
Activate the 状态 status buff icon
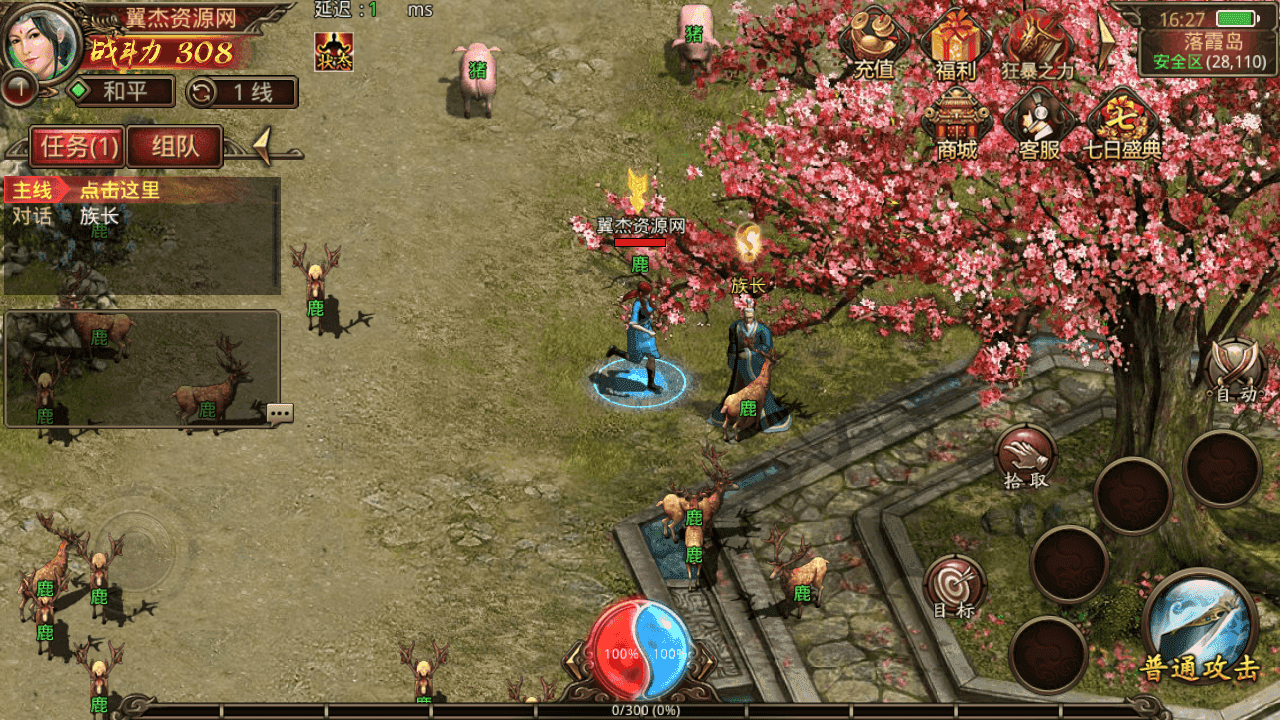click(333, 51)
